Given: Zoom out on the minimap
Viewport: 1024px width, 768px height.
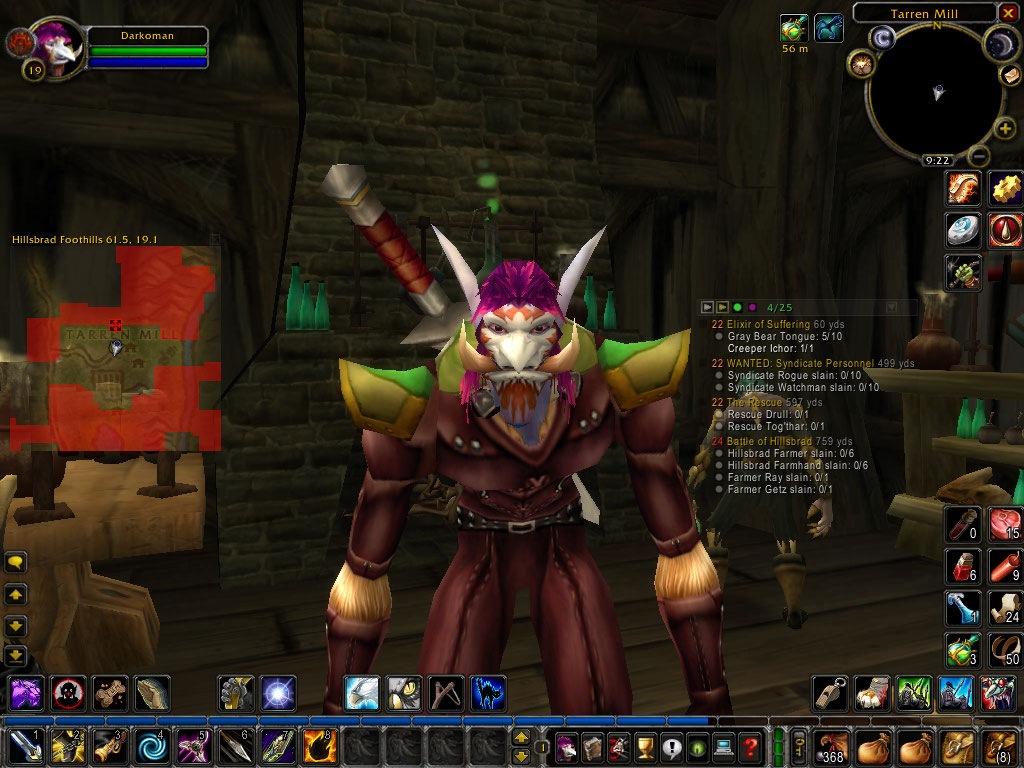Looking at the screenshot, I should tap(980, 156).
